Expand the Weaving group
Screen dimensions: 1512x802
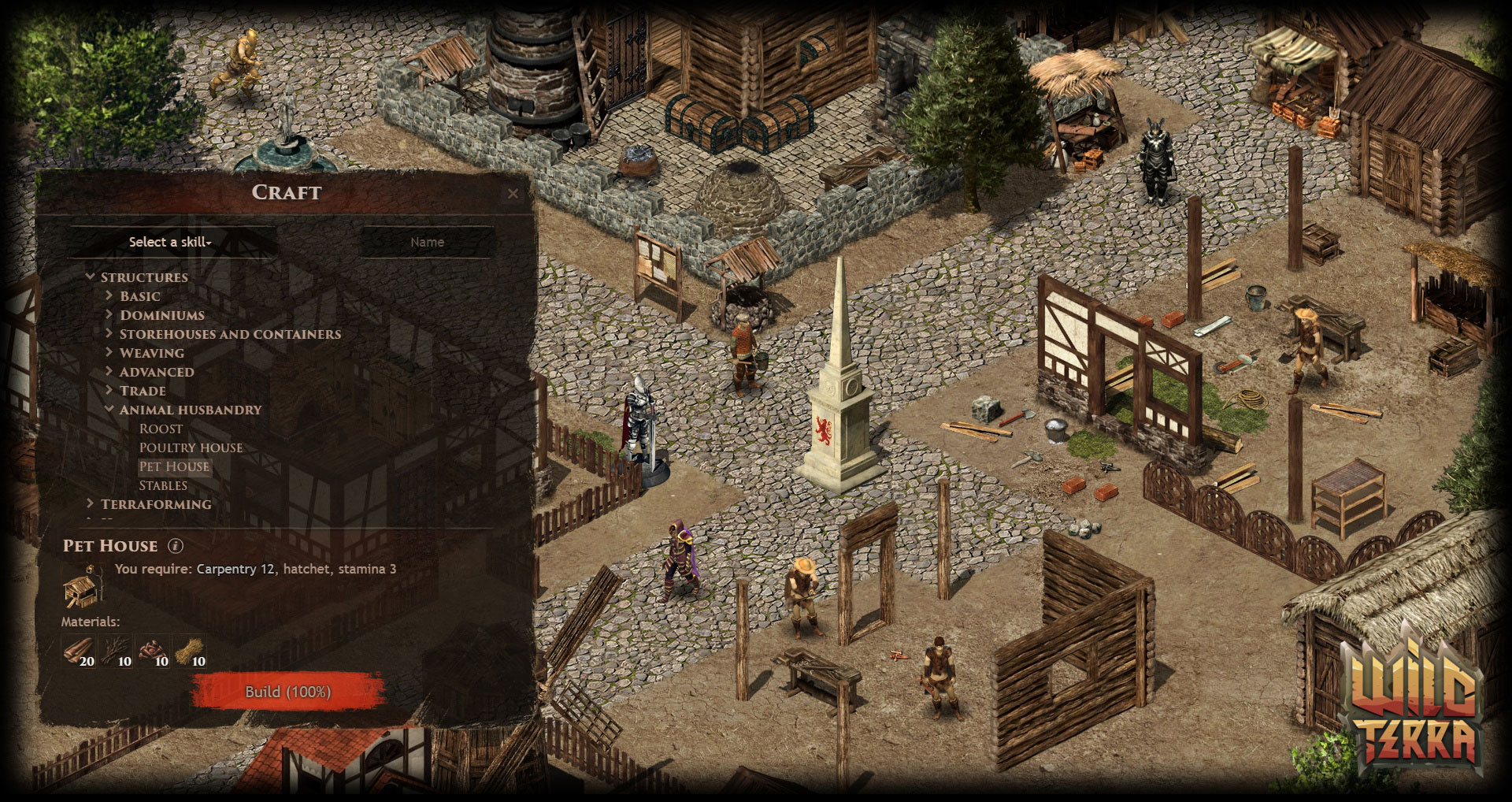tap(109, 353)
